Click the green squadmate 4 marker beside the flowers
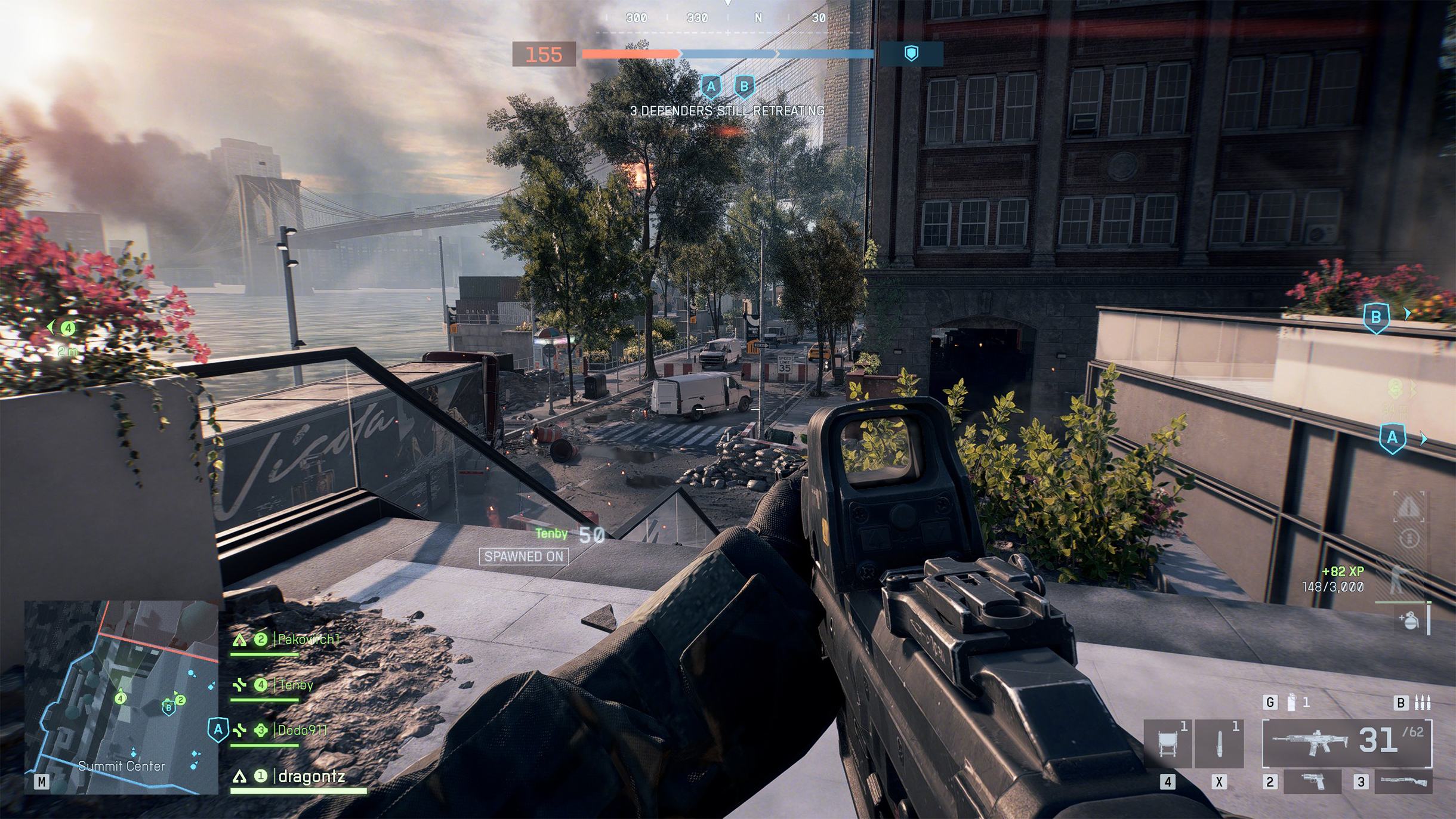Screen dimensions: 1456x819 (x=69, y=328)
